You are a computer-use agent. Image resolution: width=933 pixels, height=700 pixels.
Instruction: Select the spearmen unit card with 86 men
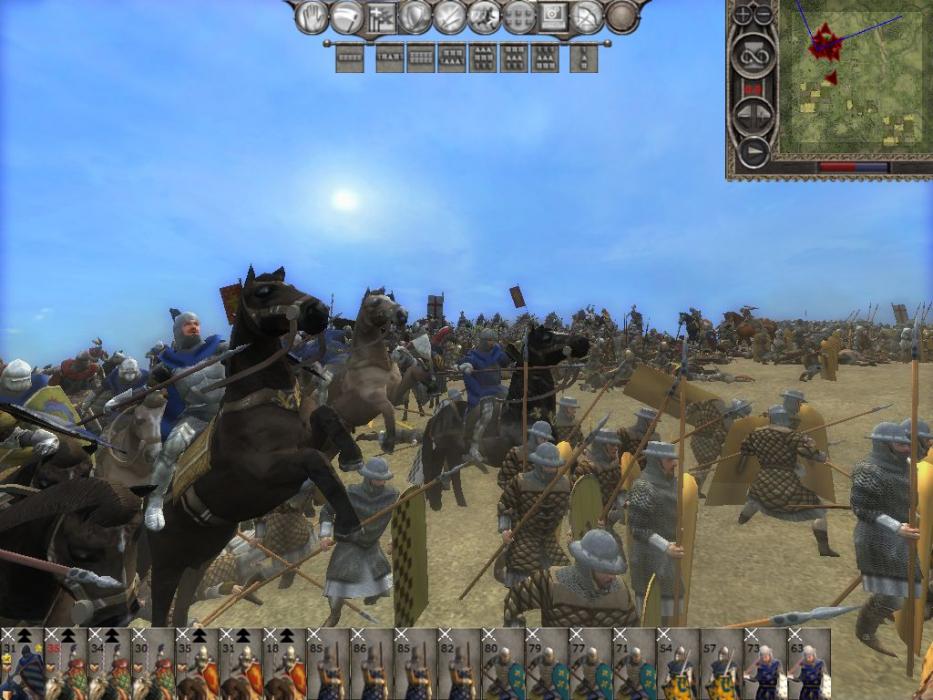pos(372,664)
